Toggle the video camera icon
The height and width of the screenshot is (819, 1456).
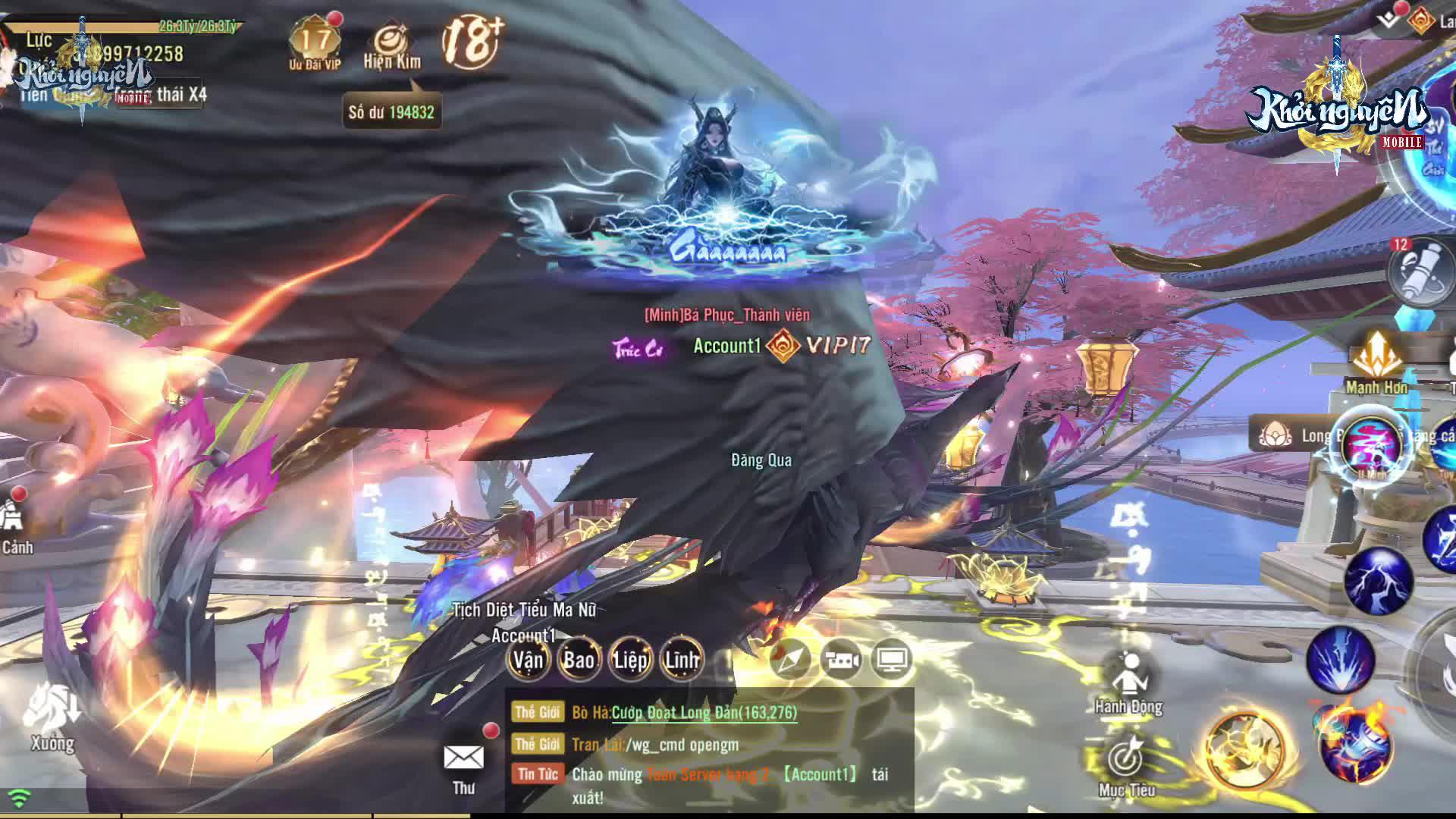tap(841, 661)
